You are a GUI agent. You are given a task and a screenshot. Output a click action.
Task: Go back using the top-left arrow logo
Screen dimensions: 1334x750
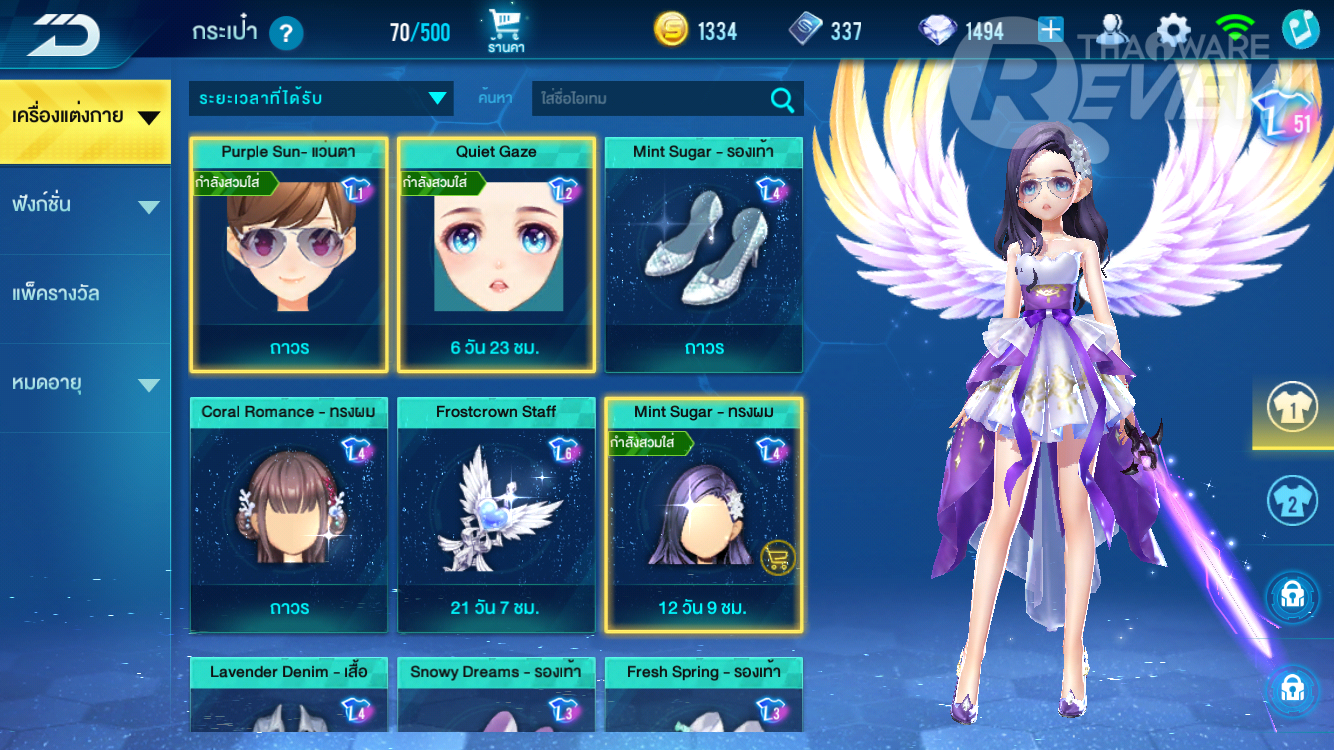click(64, 36)
